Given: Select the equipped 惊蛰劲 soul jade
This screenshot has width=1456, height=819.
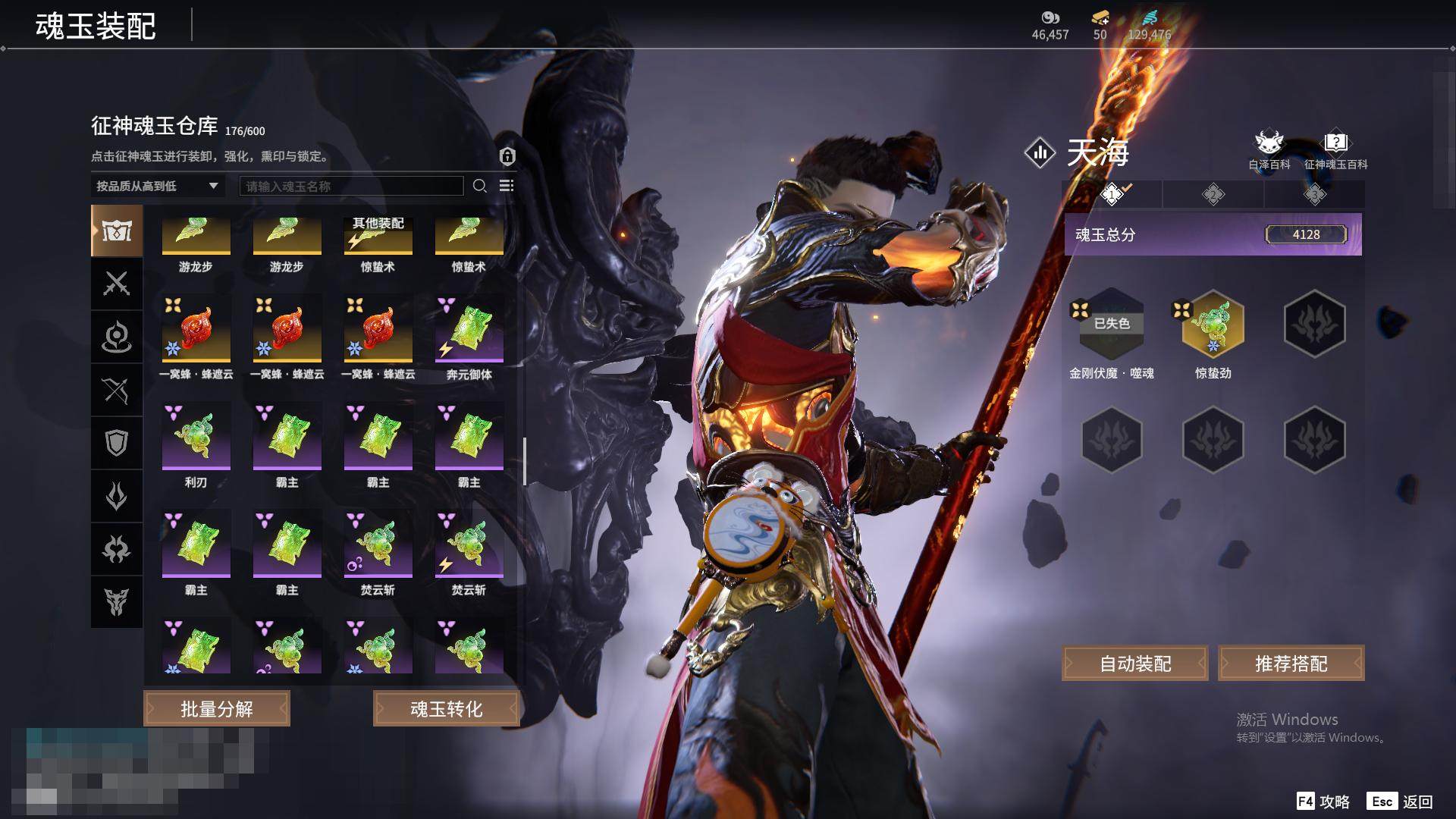Looking at the screenshot, I should pos(1213,325).
